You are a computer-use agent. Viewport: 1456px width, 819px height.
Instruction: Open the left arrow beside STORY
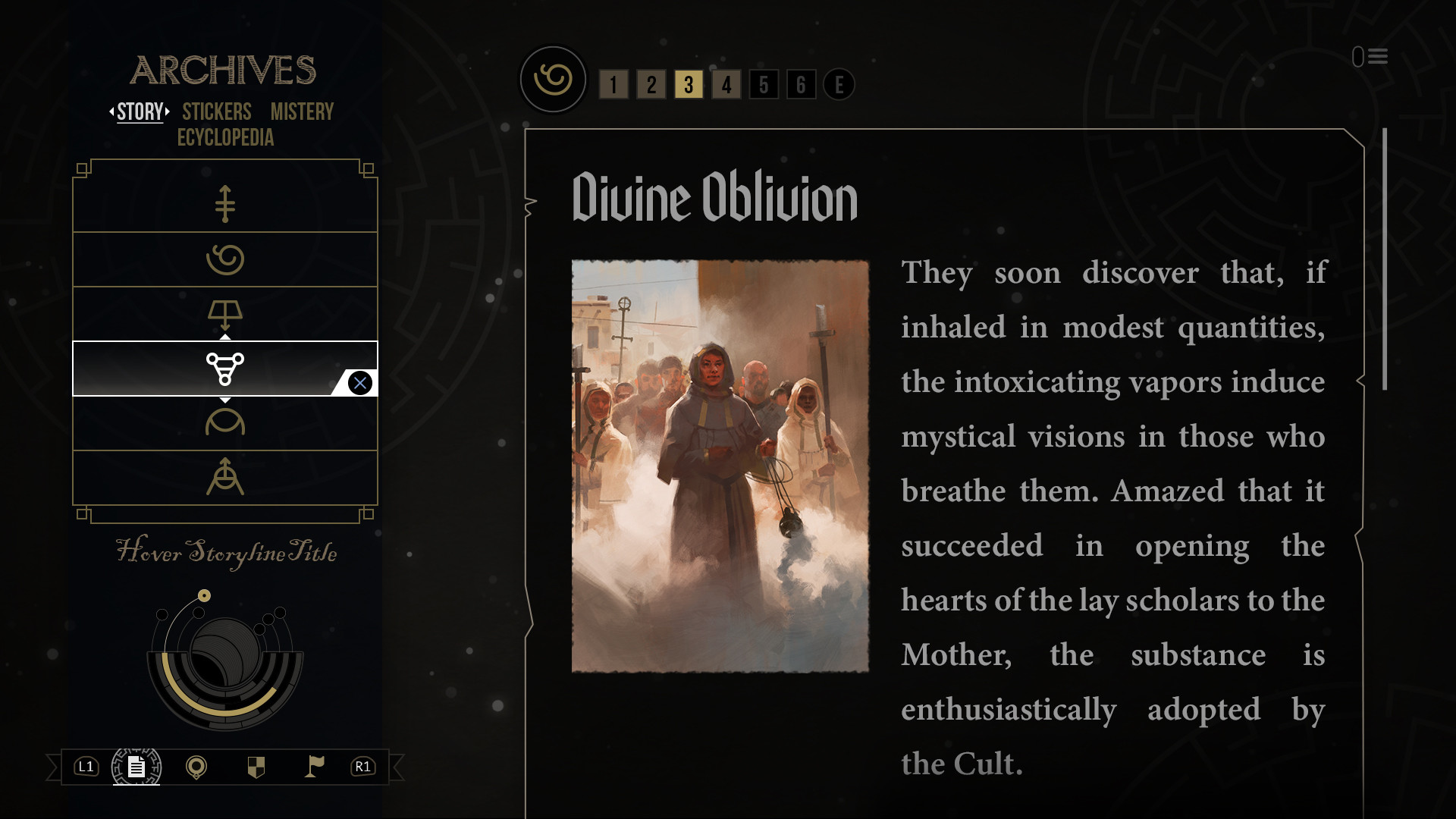tap(112, 112)
